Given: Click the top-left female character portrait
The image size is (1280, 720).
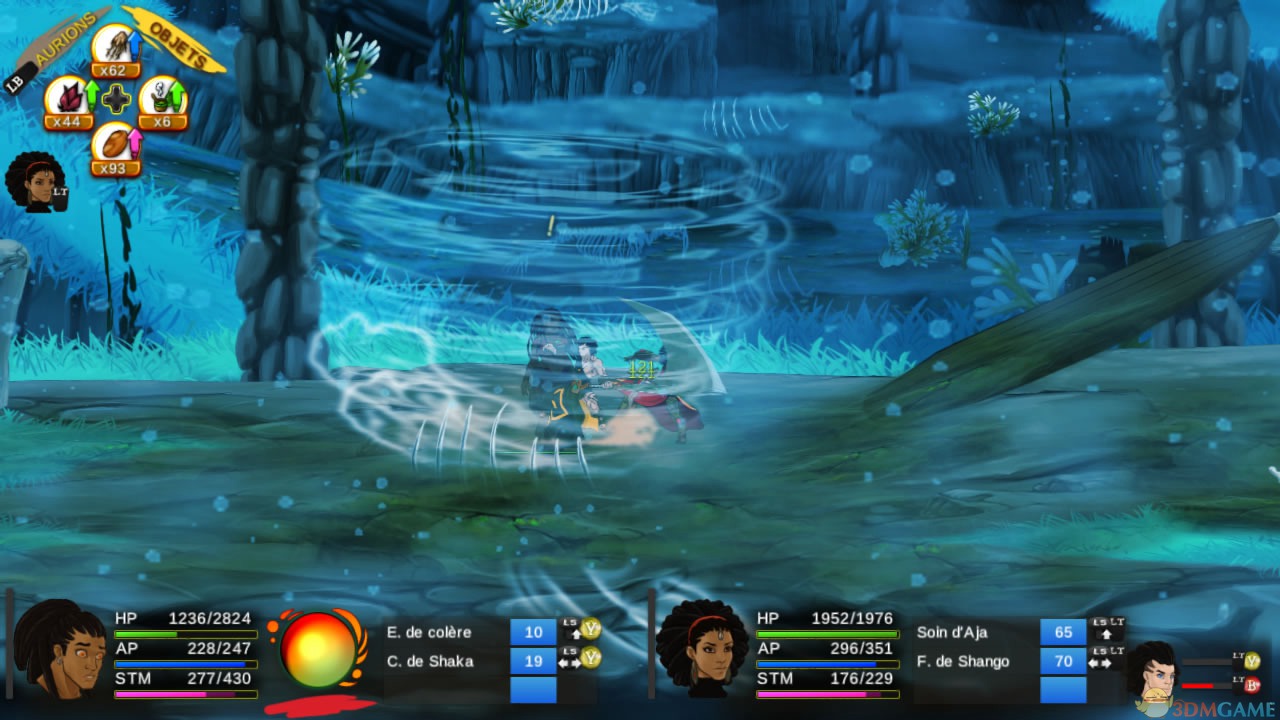Looking at the screenshot, I should tap(37, 180).
